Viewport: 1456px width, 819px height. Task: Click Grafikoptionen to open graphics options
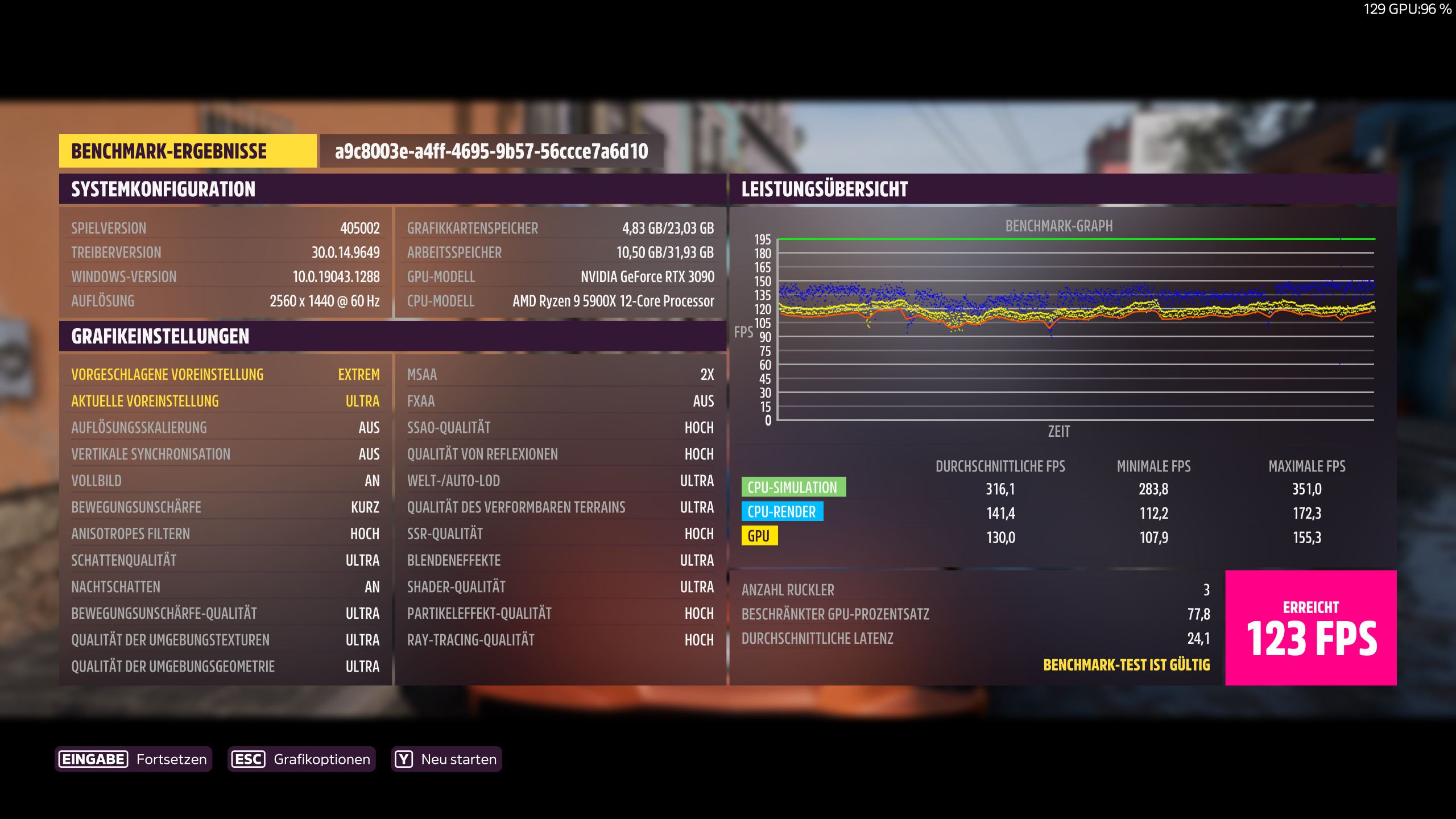(x=322, y=758)
